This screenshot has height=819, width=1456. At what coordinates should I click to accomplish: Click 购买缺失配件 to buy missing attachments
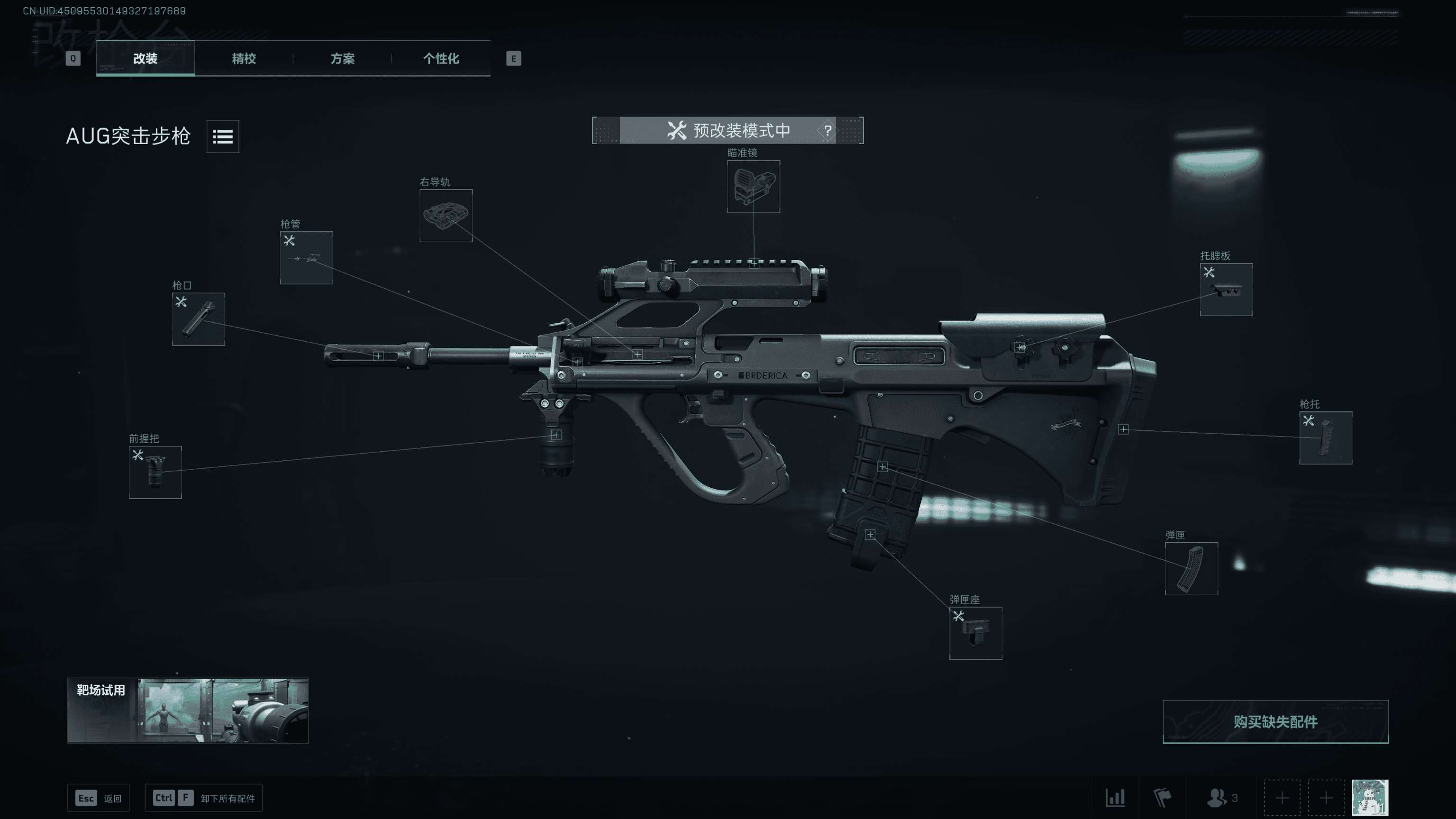click(x=1275, y=722)
